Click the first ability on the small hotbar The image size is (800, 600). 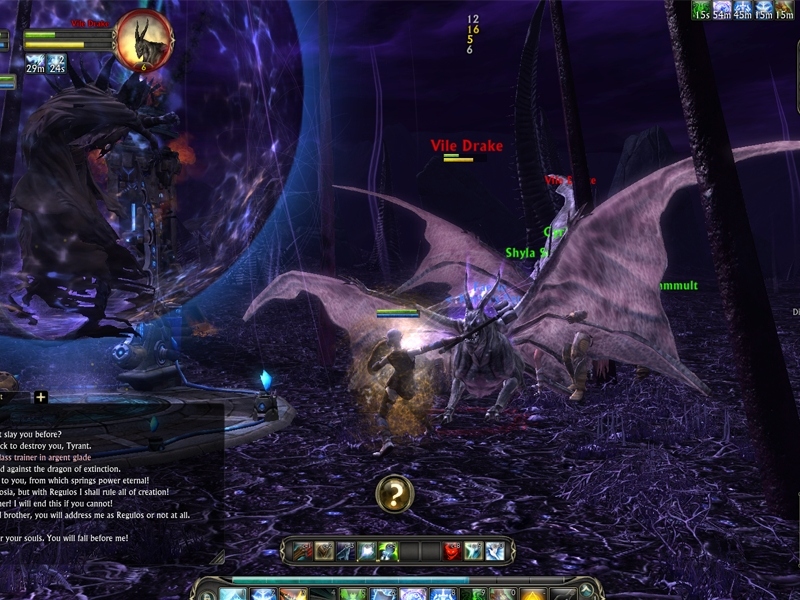tap(302, 551)
